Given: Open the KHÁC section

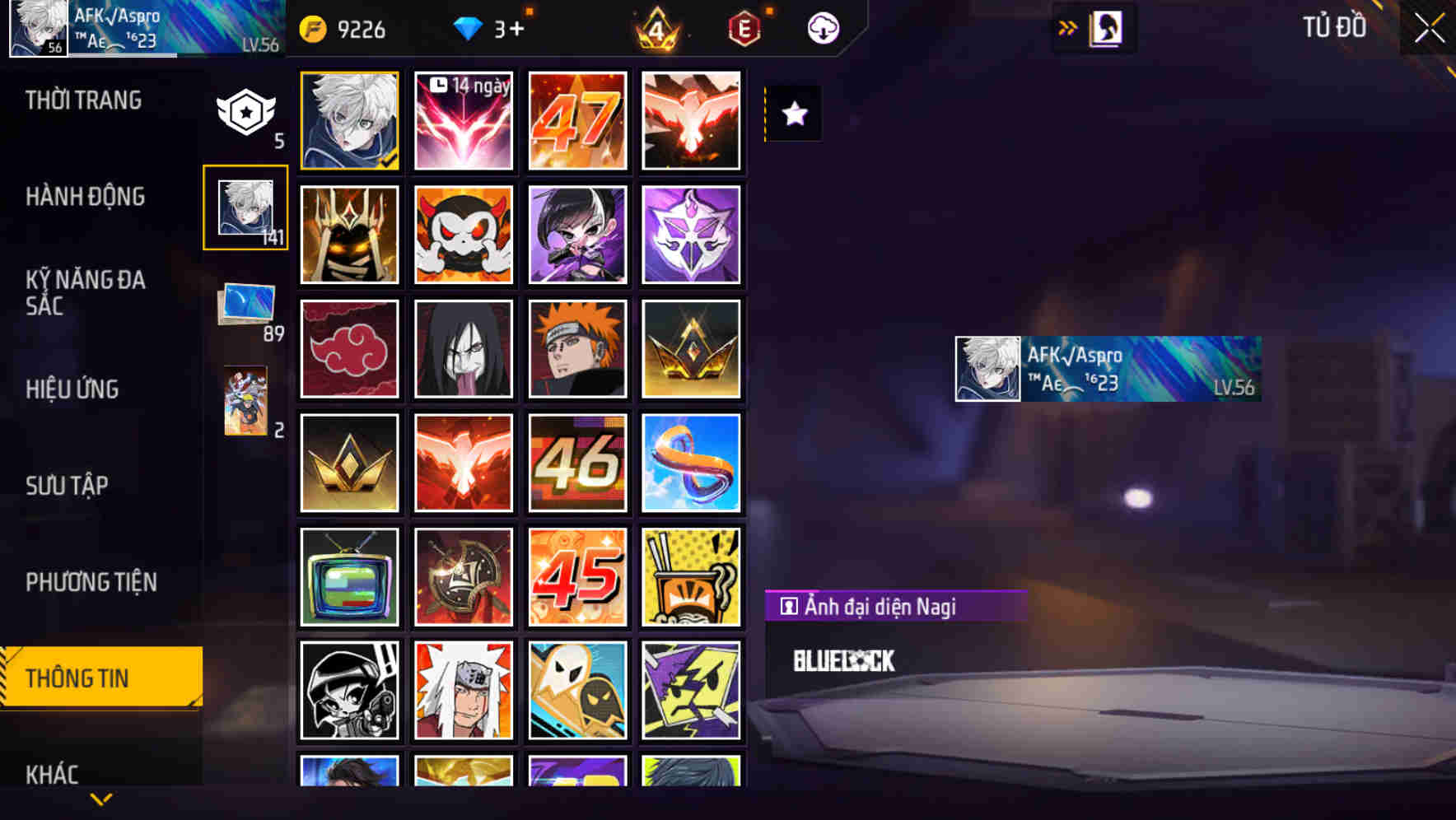Looking at the screenshot, I should pos(53,774).
